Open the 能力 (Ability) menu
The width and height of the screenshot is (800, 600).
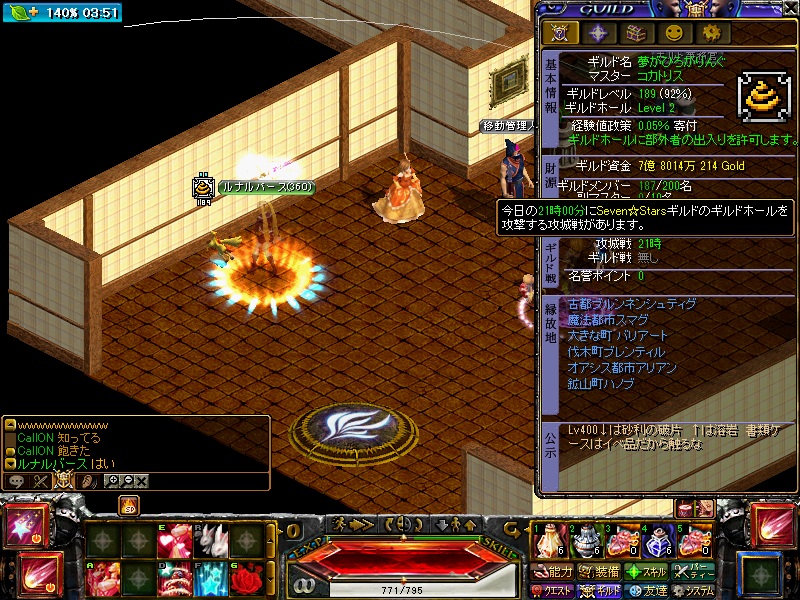(554, 572)
